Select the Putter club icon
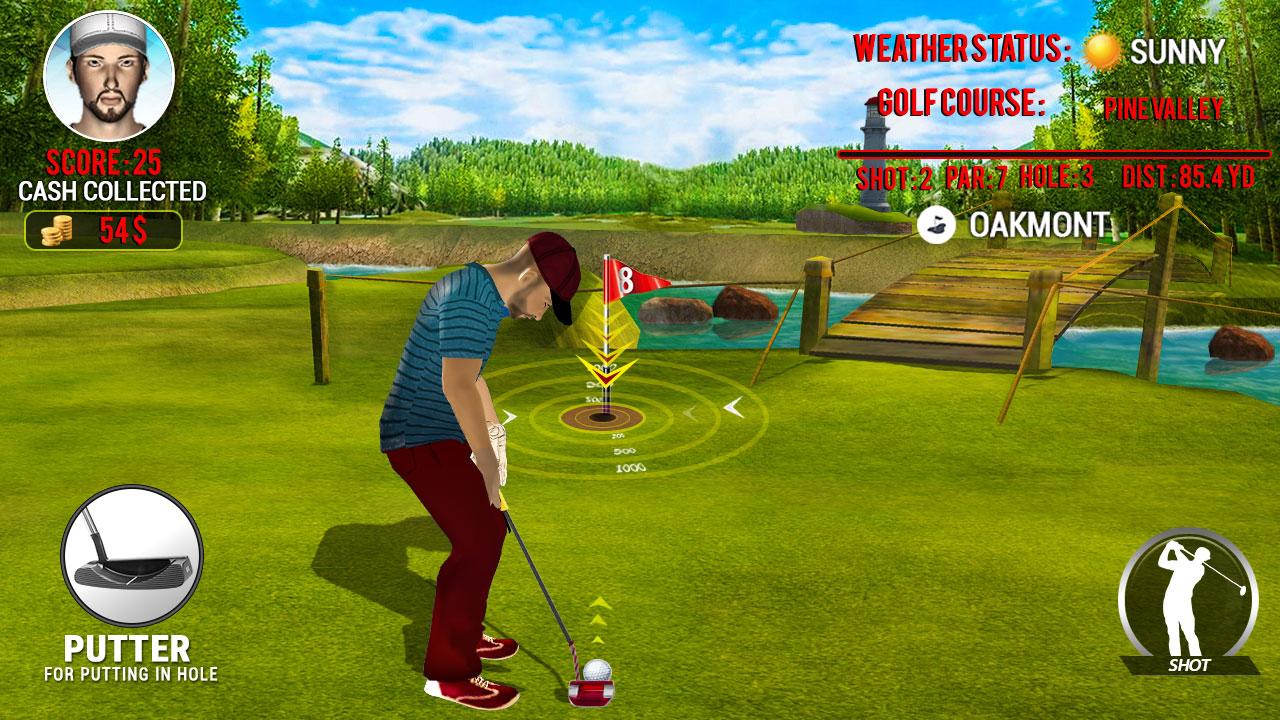Image resolution: width=1280 pixels, height=720 pixels. pyautogui.click(x=131, y=556)
